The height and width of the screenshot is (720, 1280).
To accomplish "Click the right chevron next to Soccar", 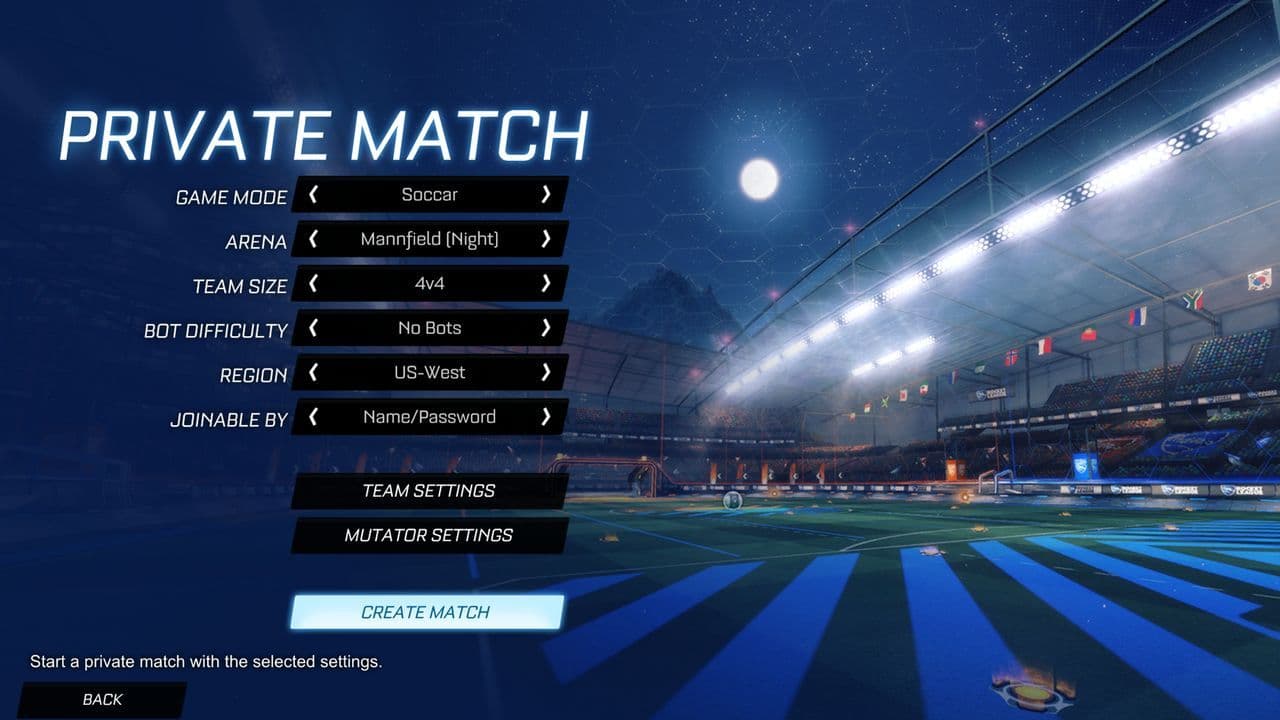I will (x=548, y=195).
